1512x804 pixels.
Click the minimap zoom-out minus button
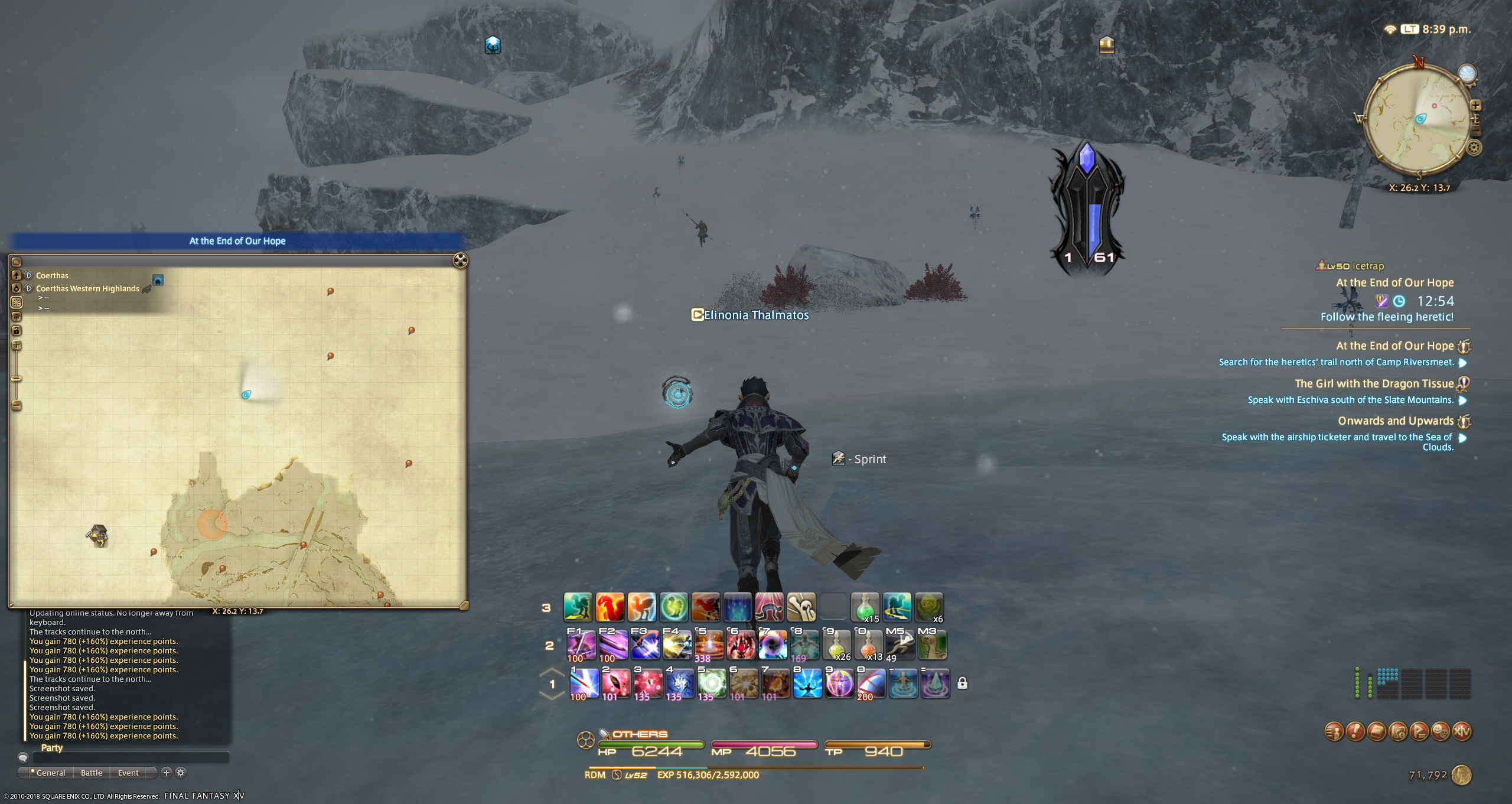1475,131
